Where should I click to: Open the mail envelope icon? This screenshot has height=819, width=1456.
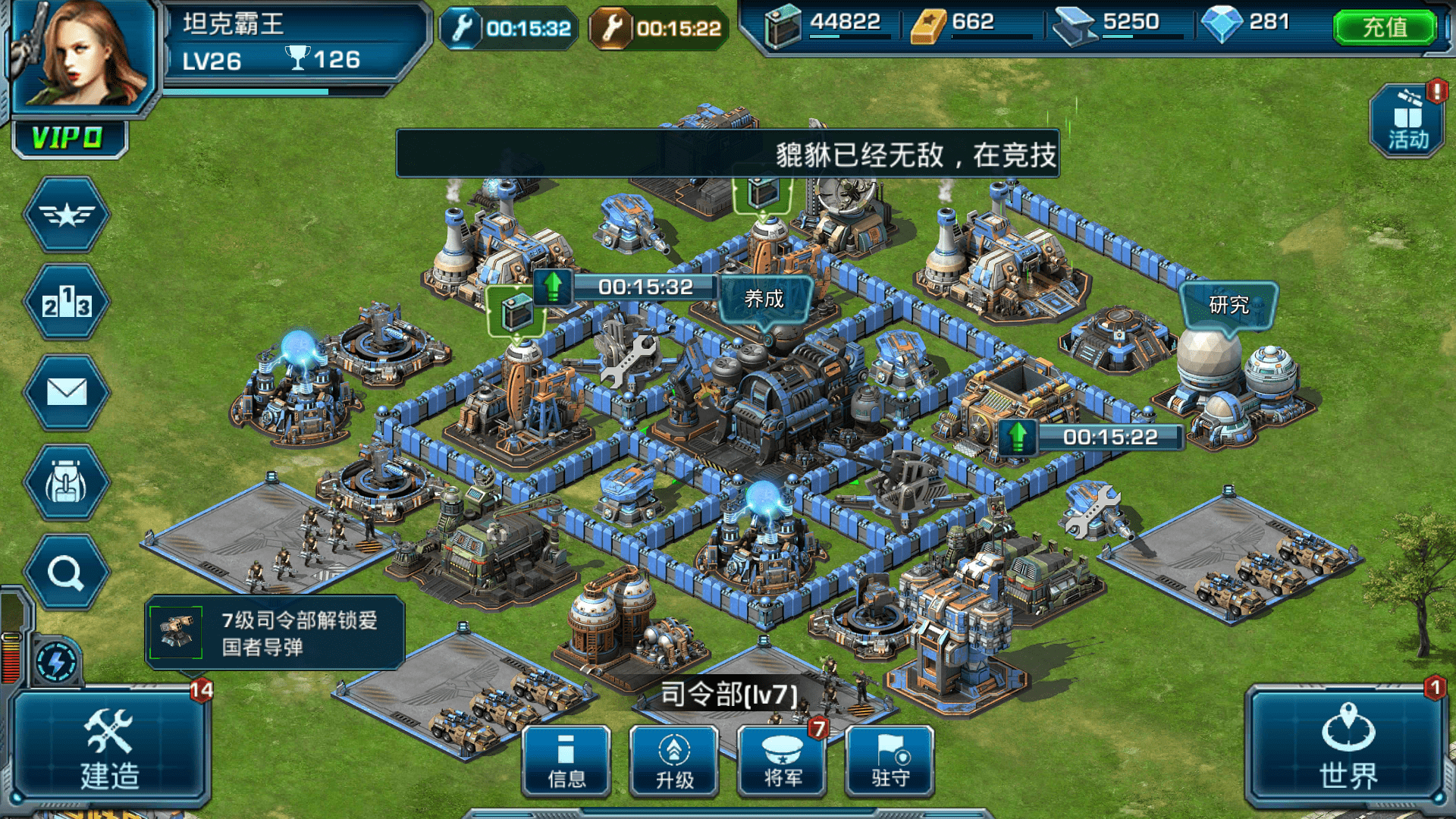[67, 392]
